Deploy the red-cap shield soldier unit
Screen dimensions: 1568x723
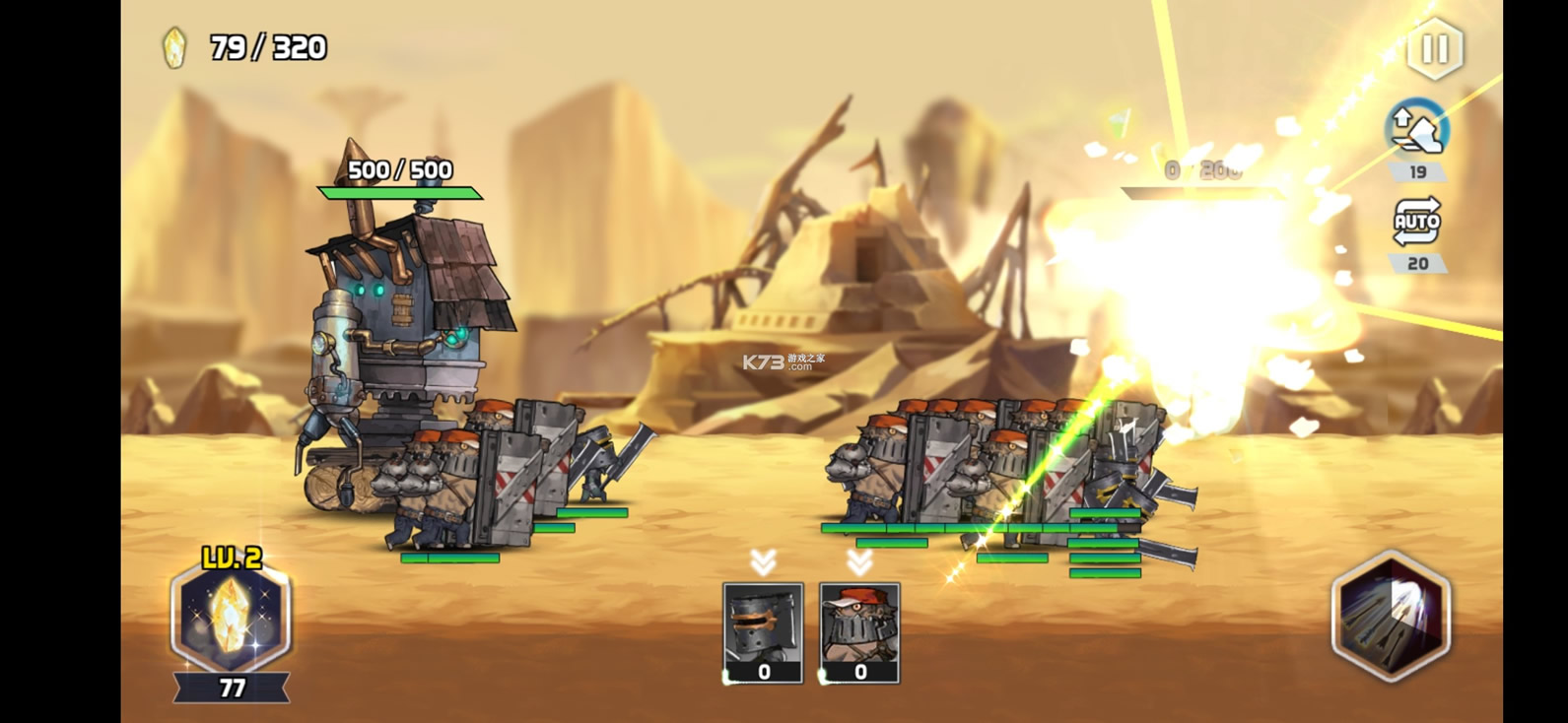[x=859, y=631]
